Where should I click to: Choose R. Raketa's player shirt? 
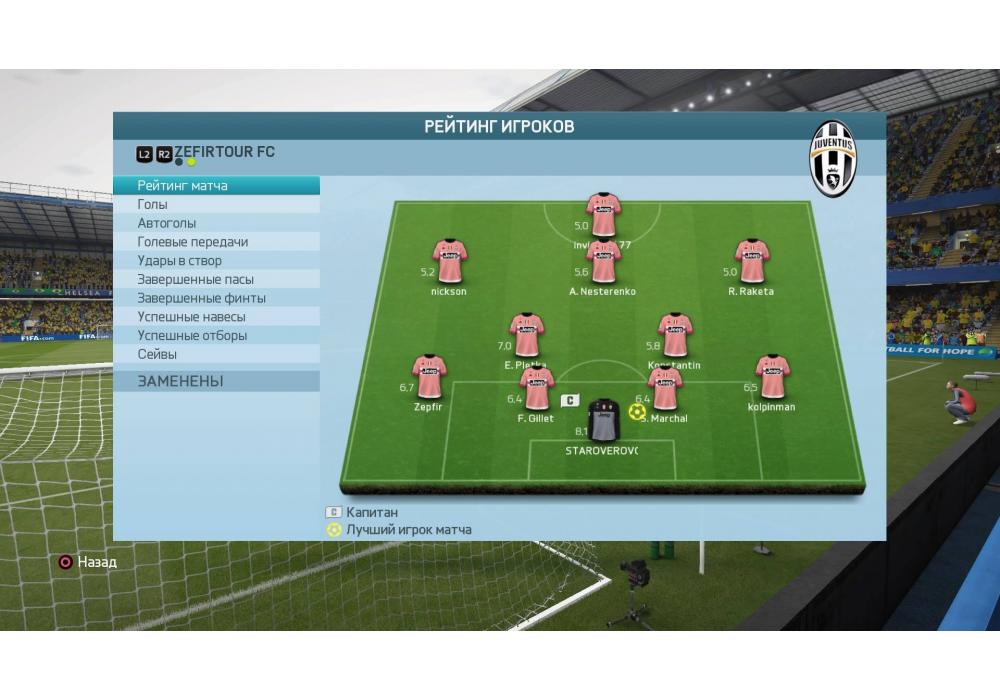click(x=752, y=261)
